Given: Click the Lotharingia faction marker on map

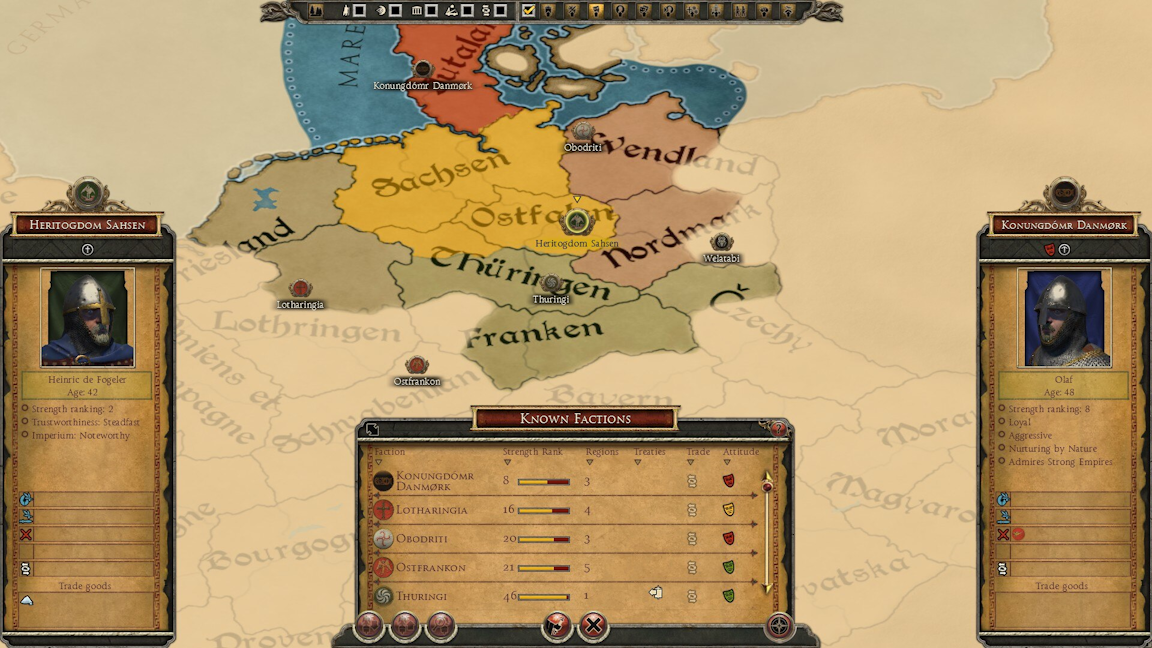Looking at the screenshot, I should 300,289.
